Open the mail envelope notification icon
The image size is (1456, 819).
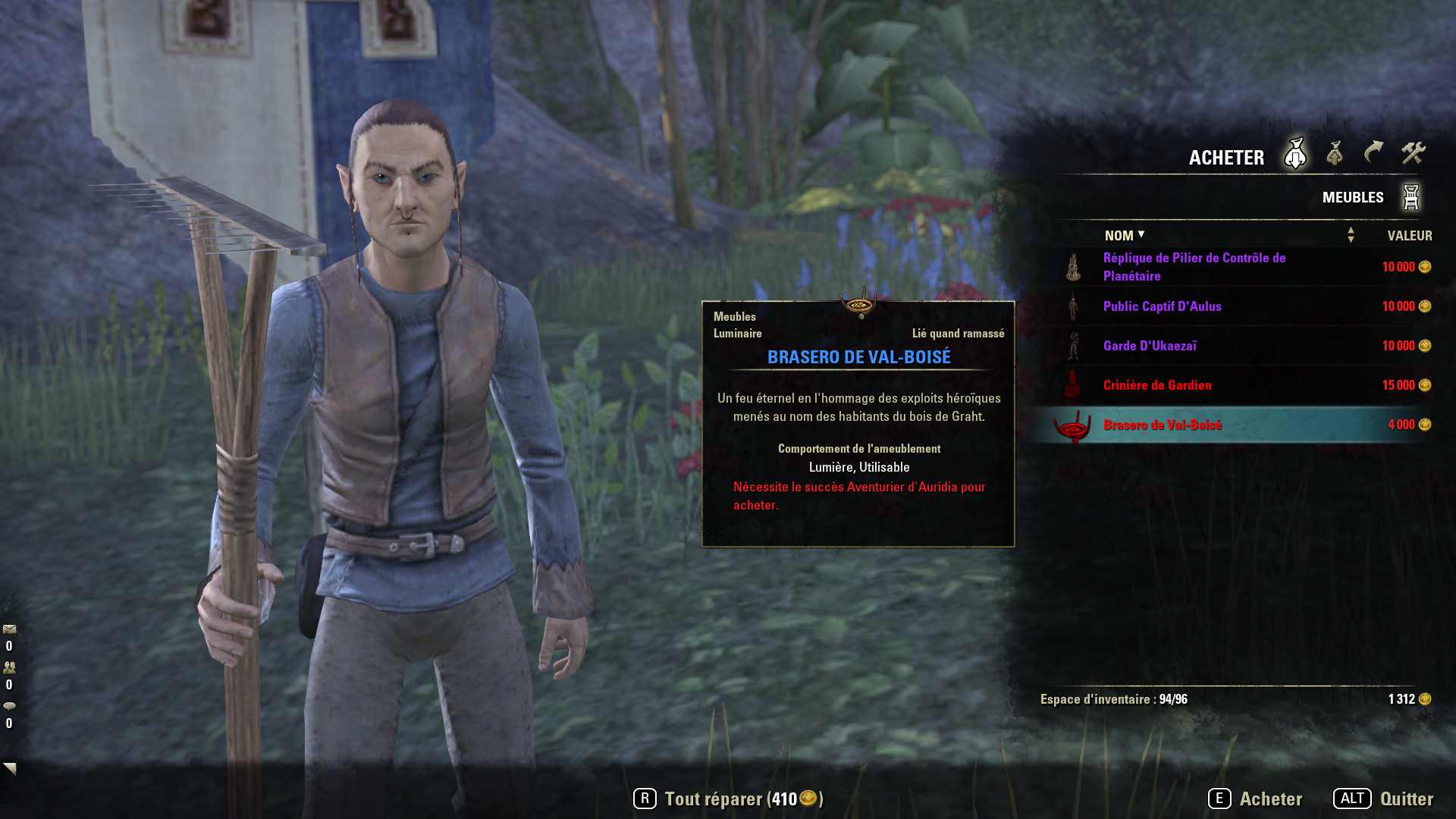pos(10,629)
